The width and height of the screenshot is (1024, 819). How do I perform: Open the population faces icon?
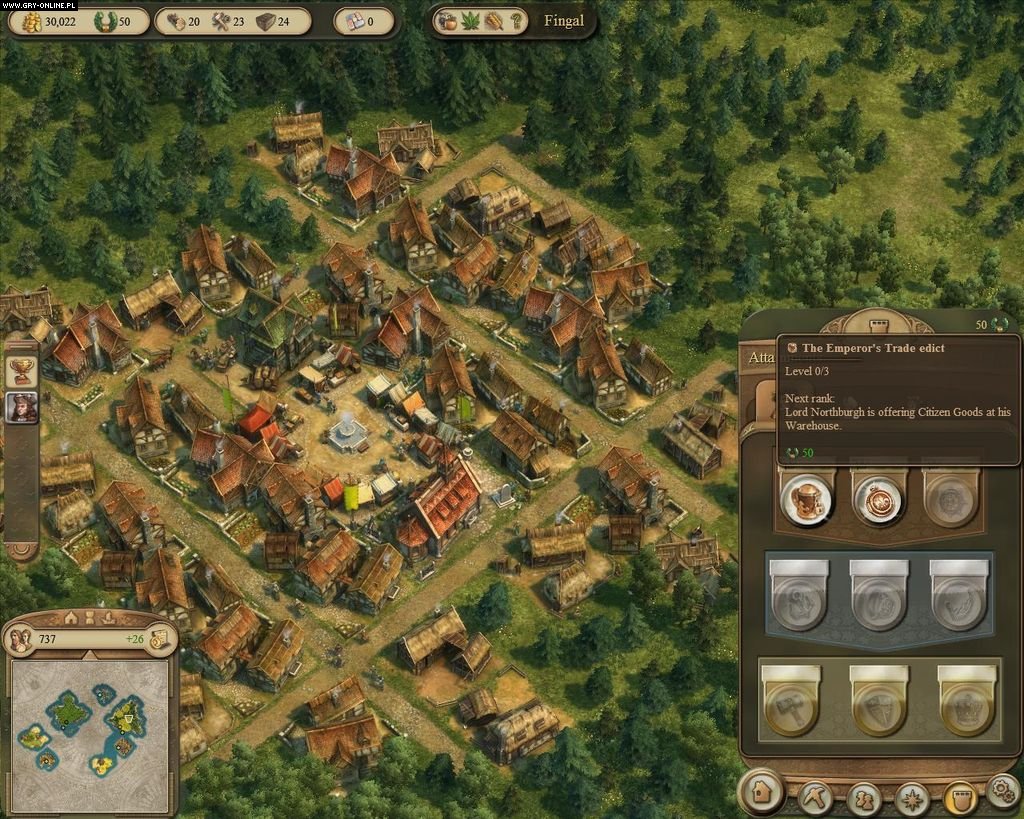pyautogui.click(x=21, y=640)
